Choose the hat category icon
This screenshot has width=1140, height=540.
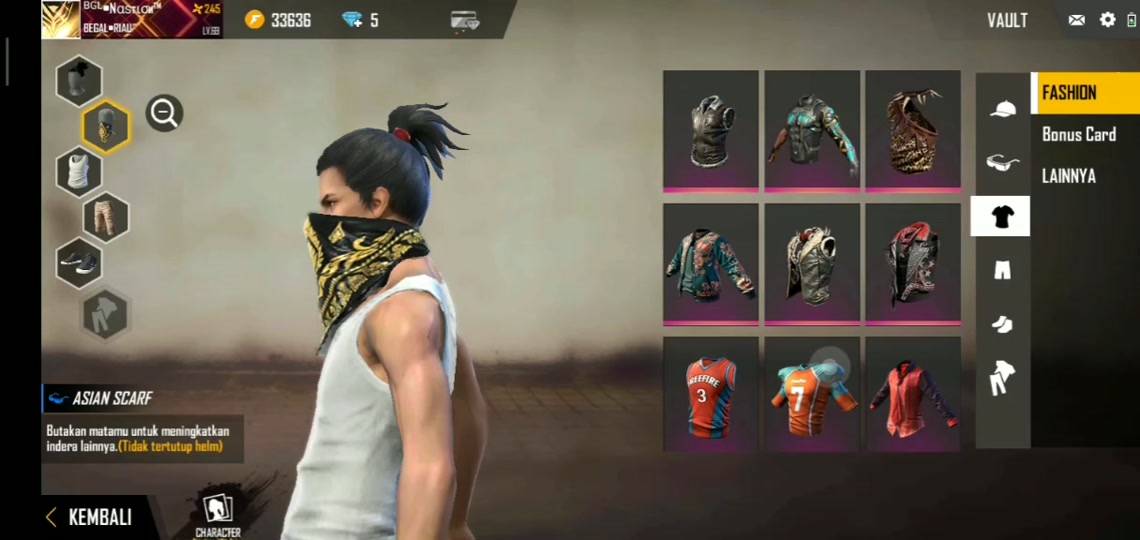(1002, 109)
